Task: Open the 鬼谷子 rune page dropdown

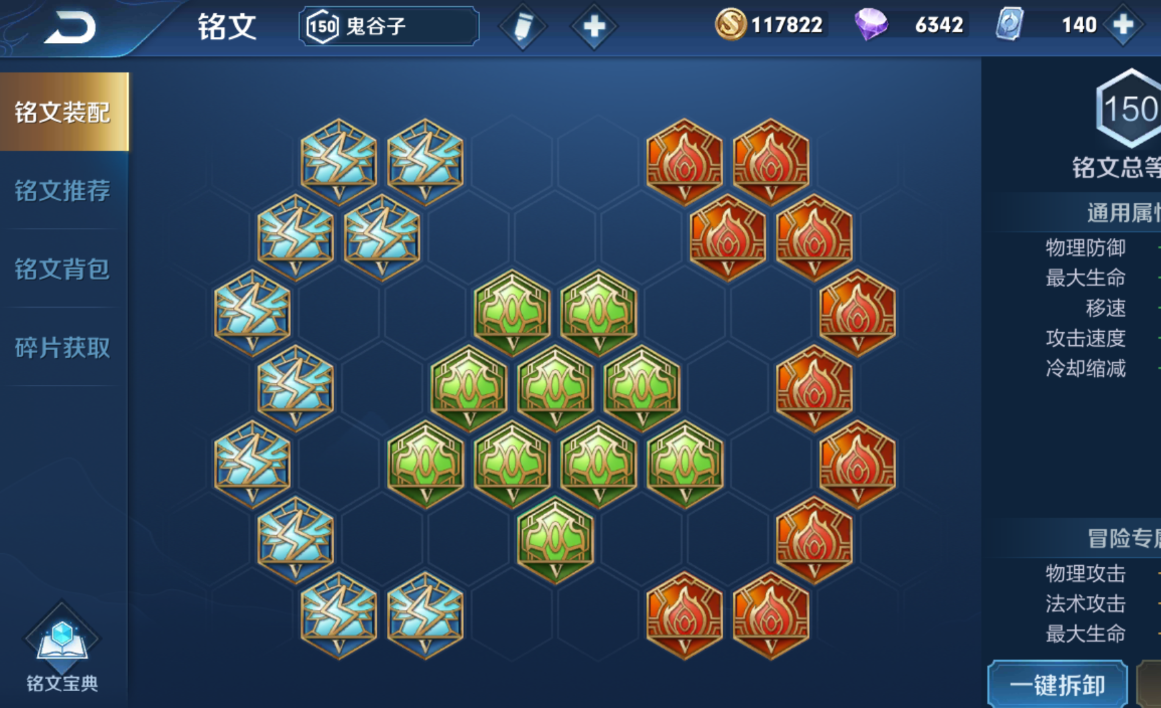Action: pyautogui.click(x=388, y=27)
